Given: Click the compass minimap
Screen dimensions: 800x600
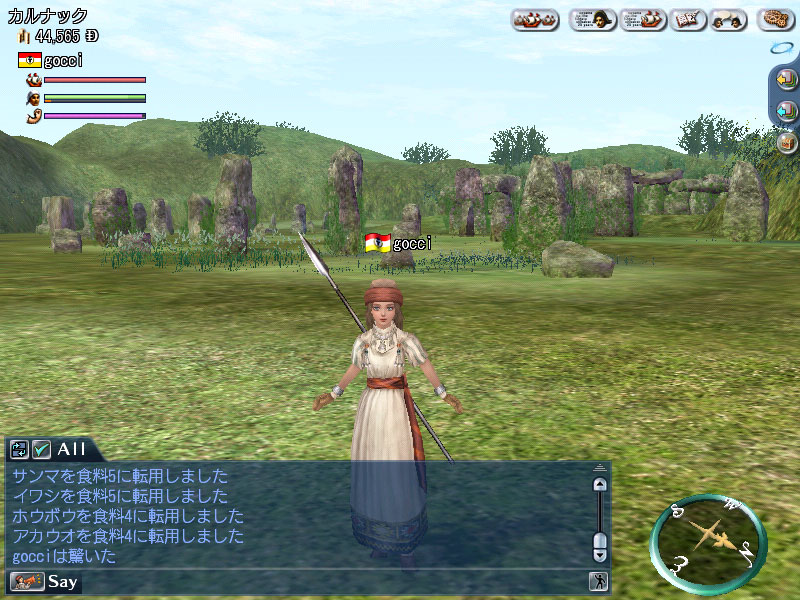Looking at the screenshot, I should click(708, 543).
